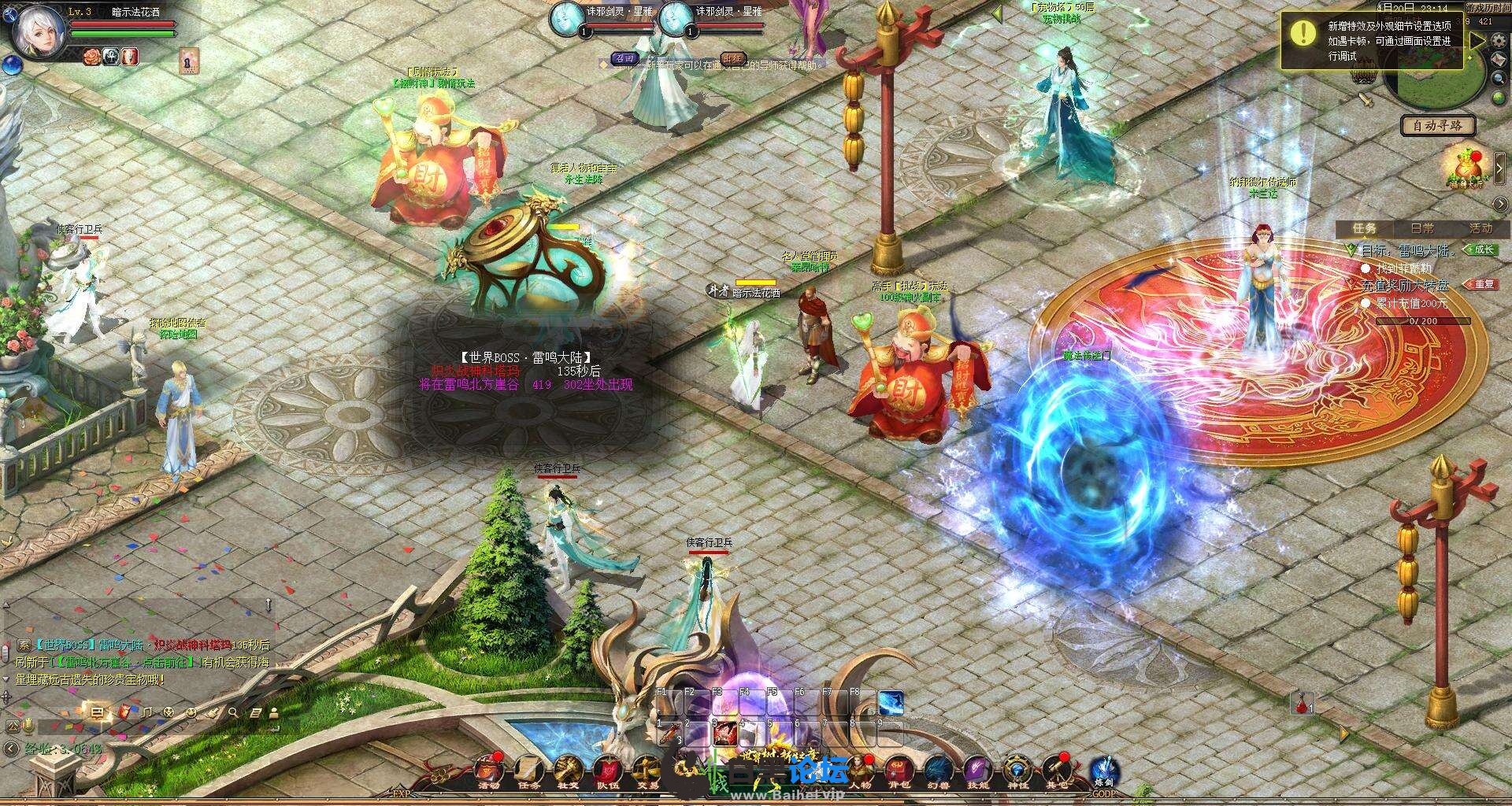Click the 自动寻路 auto-pathfinding button
This screenshot has height=806, width=1512.
click(1437, 125)
